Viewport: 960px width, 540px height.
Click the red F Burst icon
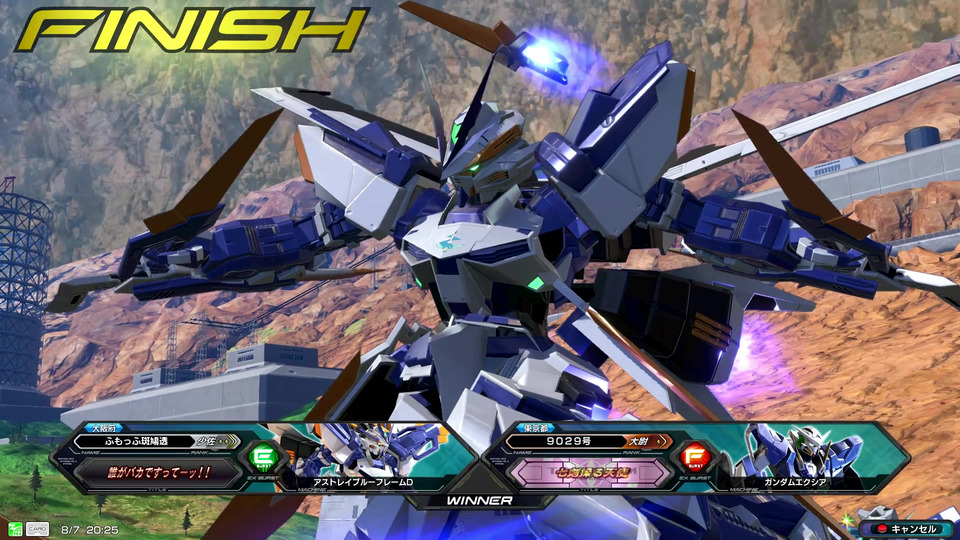(x=692, y=458)
